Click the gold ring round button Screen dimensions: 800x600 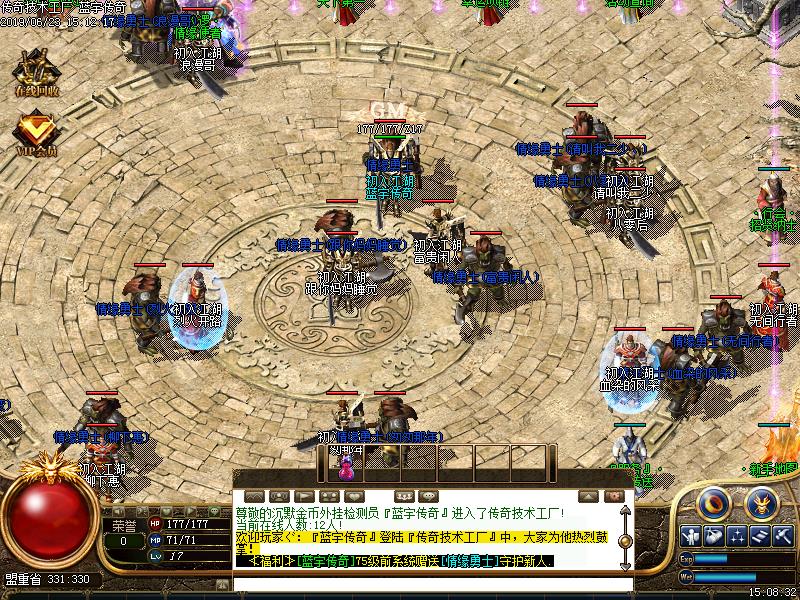(x=714, y=502)
